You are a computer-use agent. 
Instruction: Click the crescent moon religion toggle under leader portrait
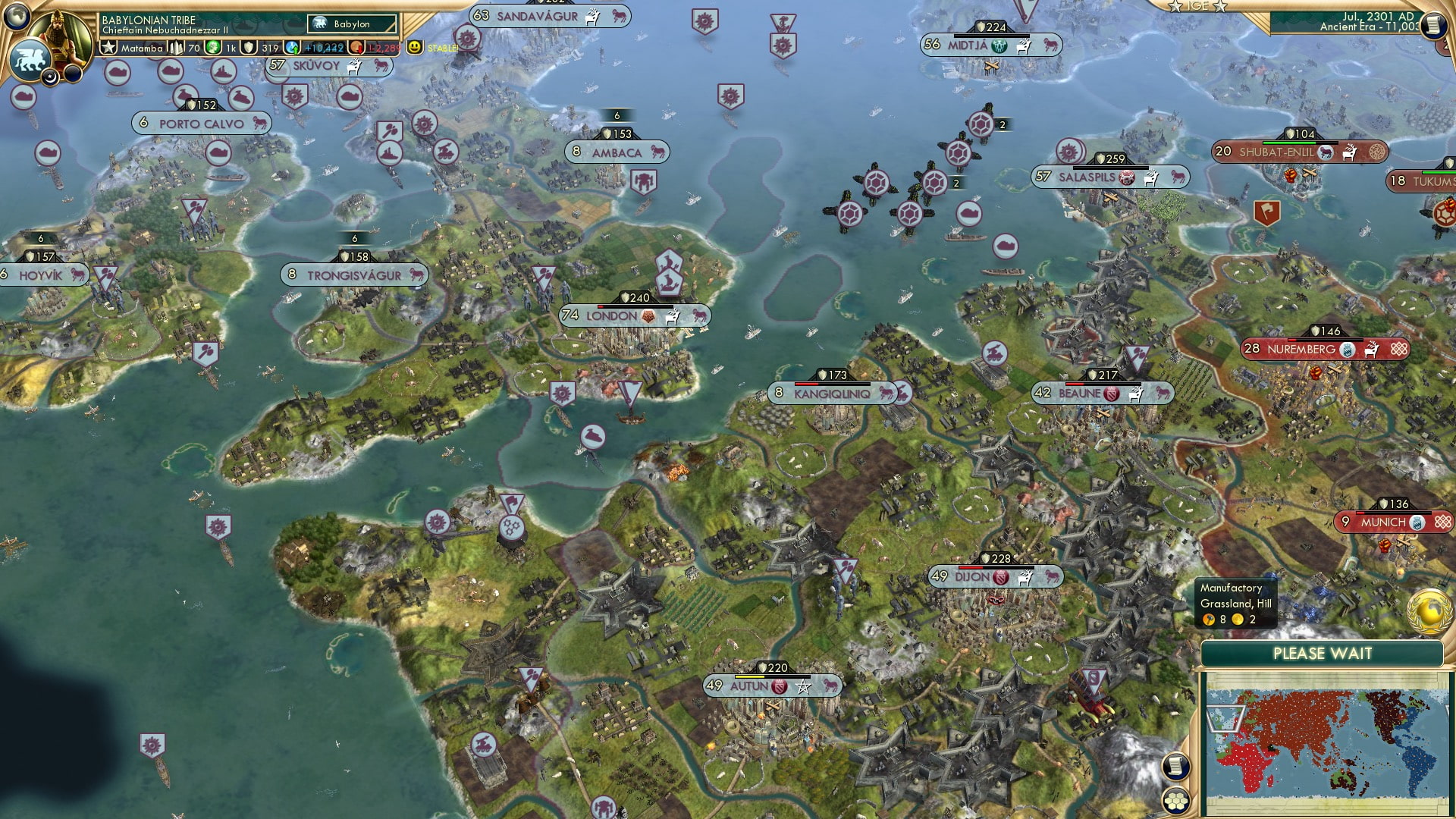50,76
